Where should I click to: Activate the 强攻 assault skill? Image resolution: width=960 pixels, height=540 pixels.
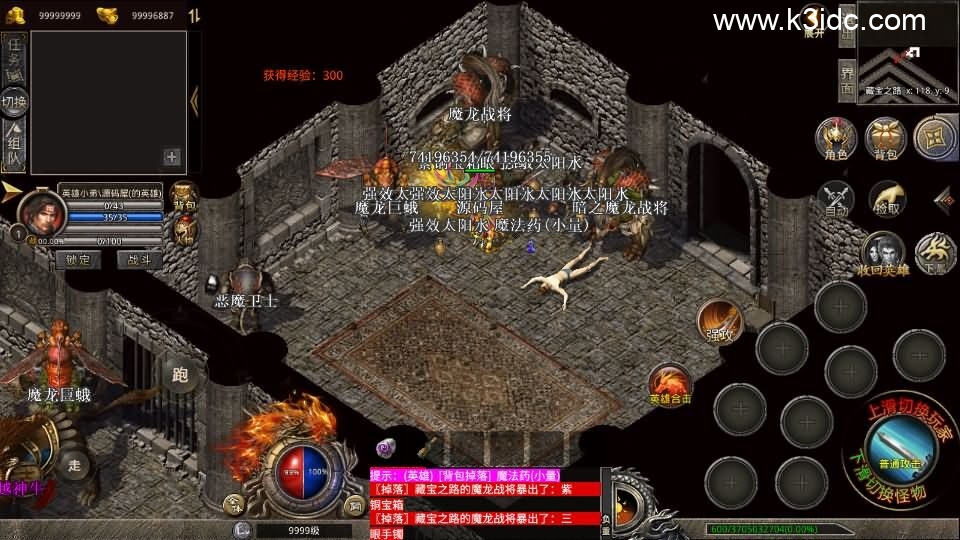[x=718, y=320]
